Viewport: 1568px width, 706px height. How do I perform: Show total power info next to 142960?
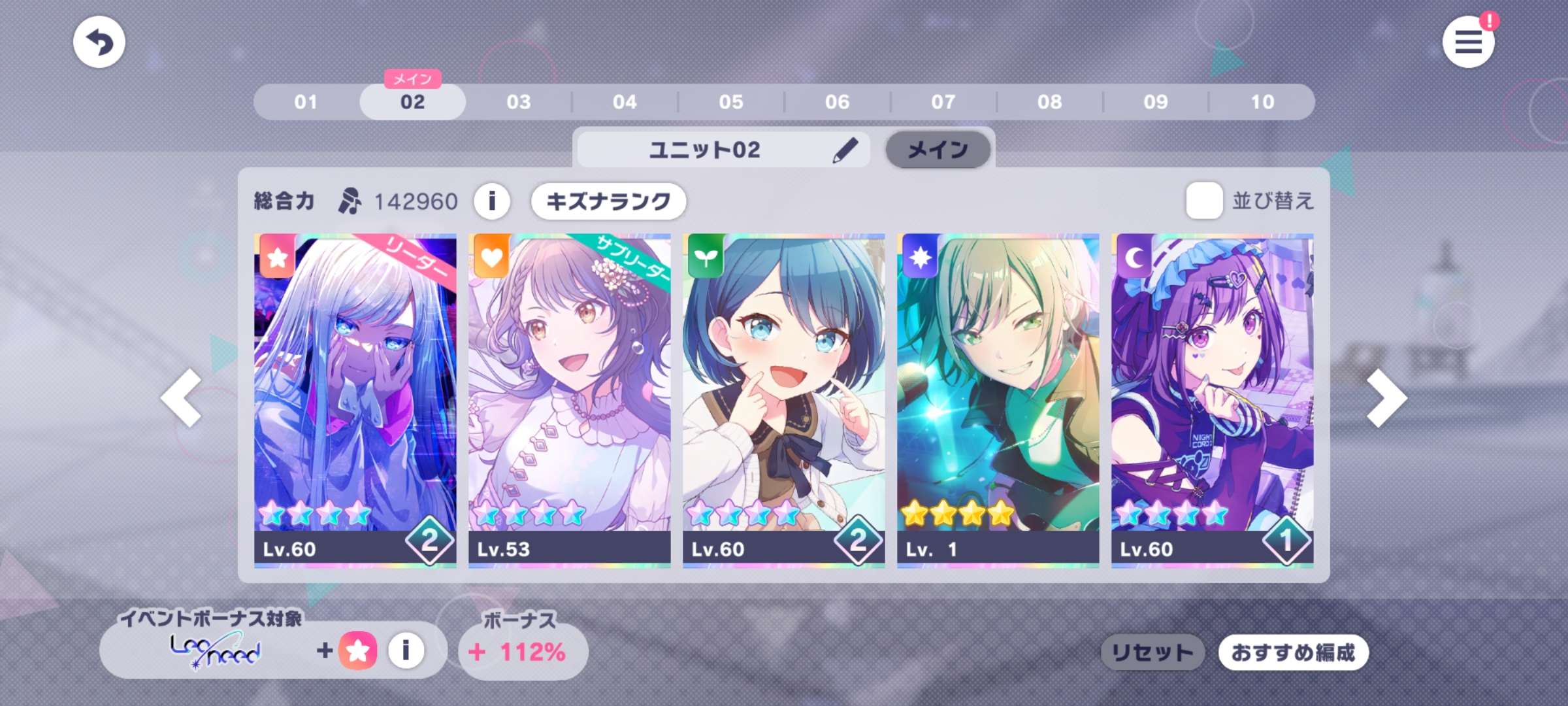[x=492, y=201]
